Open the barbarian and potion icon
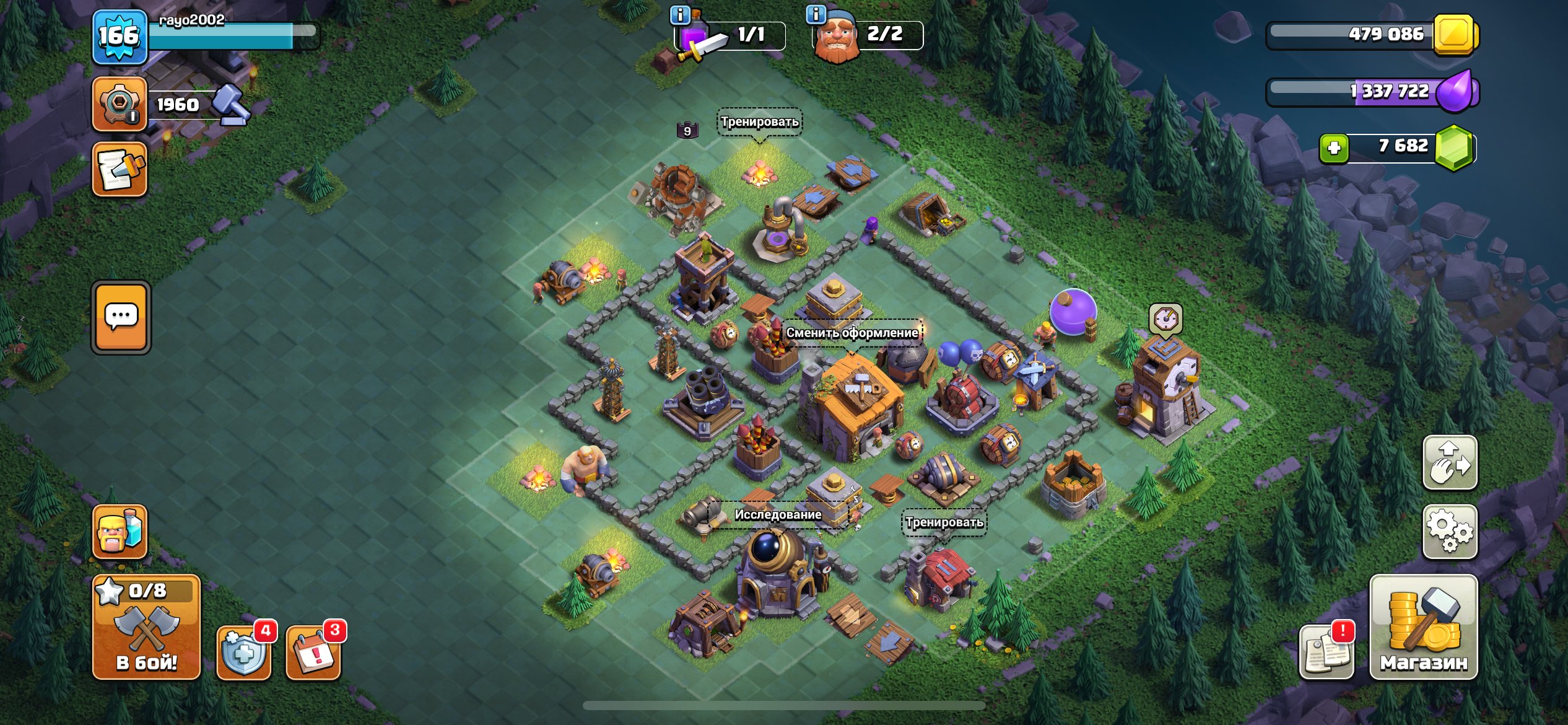The height and width of the screenshot is (725, 1568). pos(120,531)
